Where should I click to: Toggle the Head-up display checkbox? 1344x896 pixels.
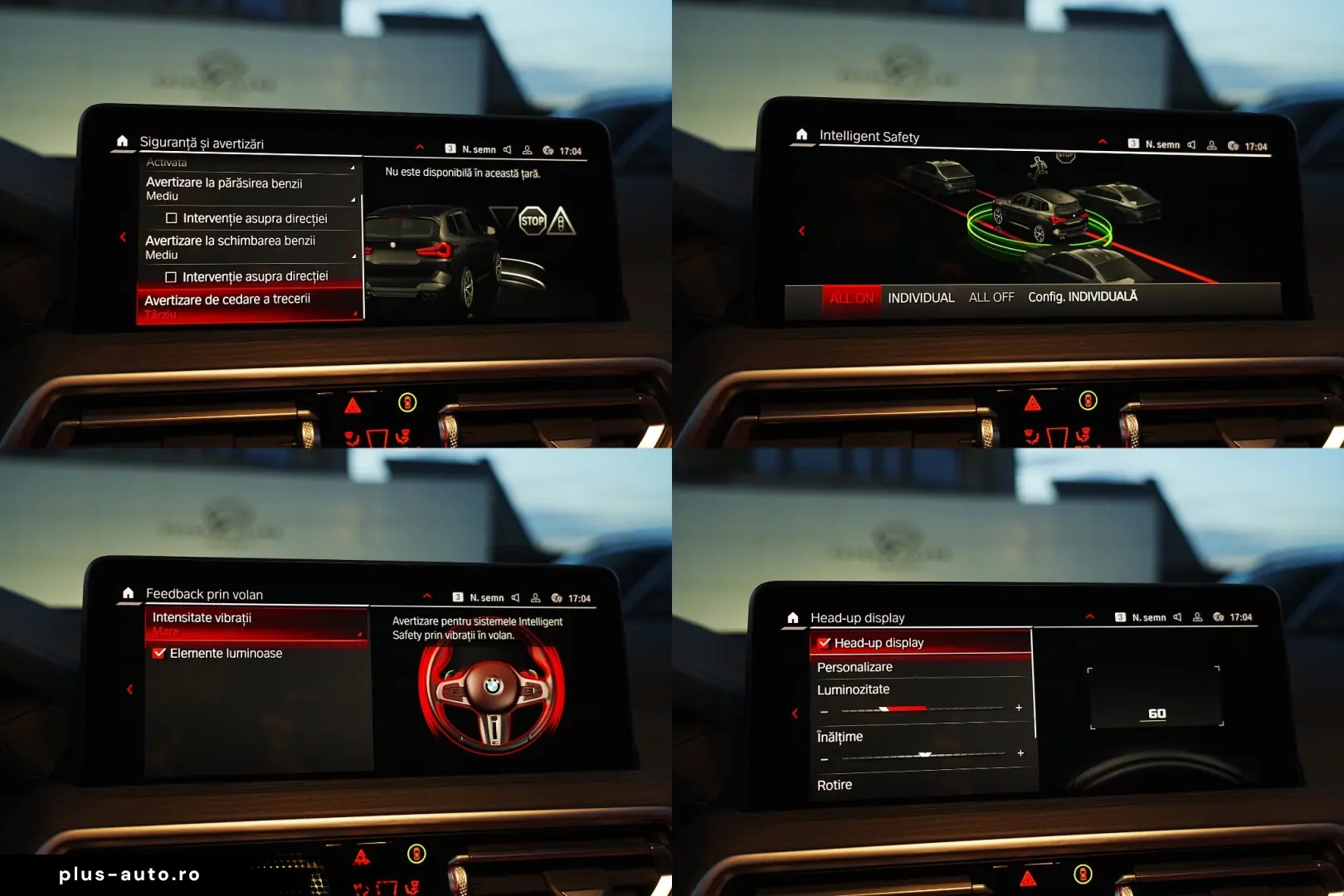point(824,643)
